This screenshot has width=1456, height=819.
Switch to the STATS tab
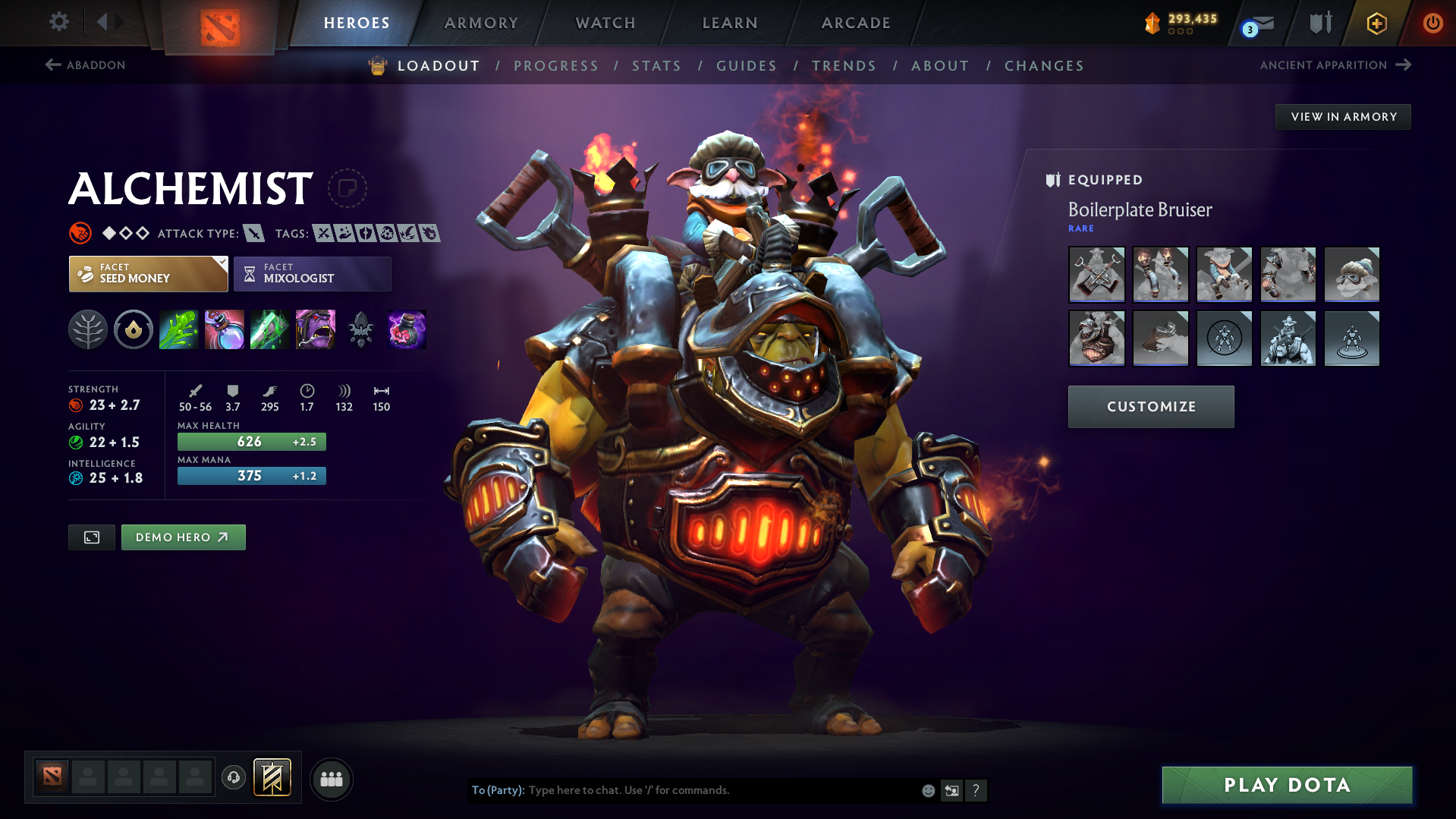[656, 66]
